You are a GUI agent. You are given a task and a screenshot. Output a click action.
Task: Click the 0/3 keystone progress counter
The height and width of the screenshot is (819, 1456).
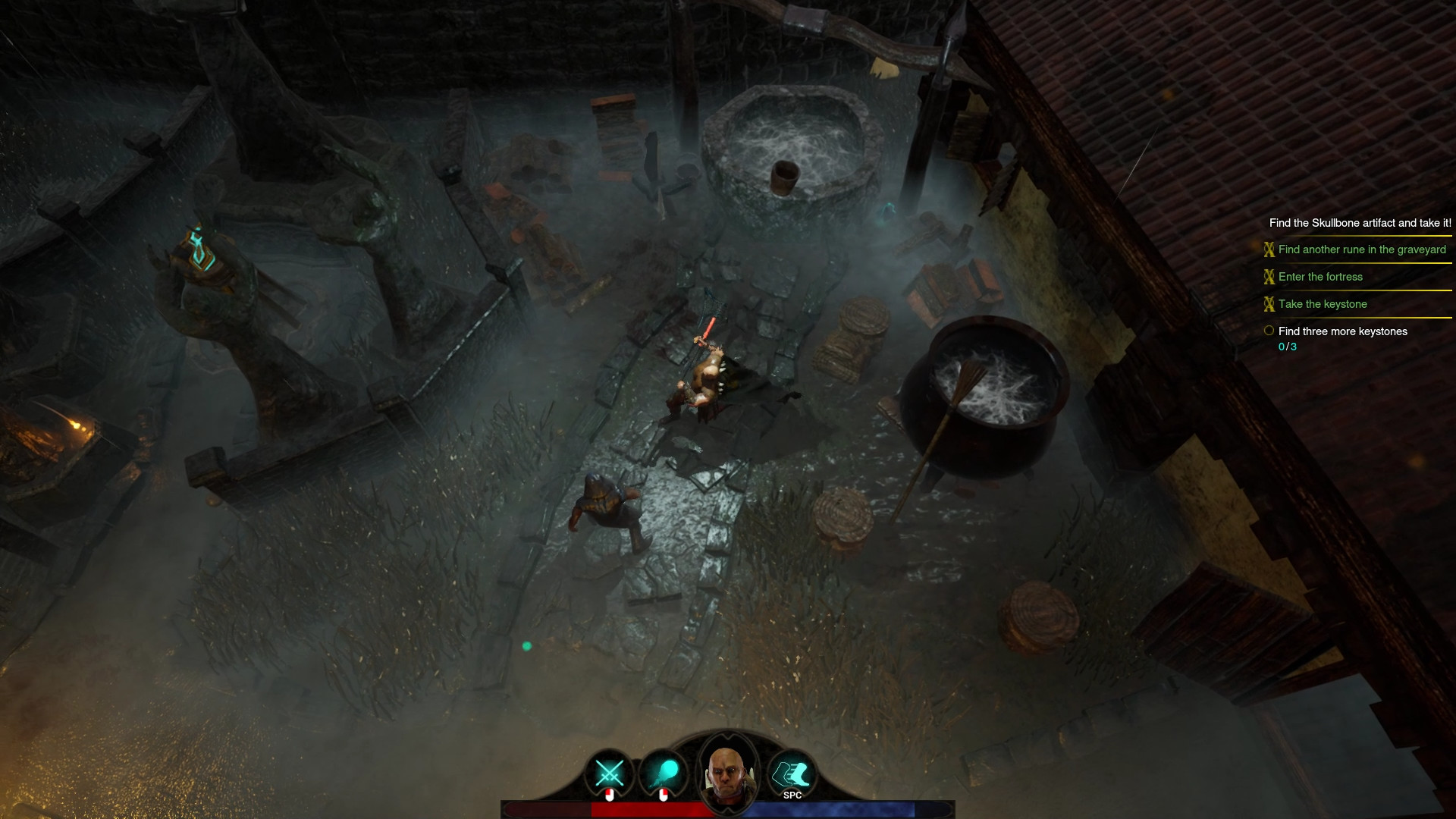click(1287, 347)
